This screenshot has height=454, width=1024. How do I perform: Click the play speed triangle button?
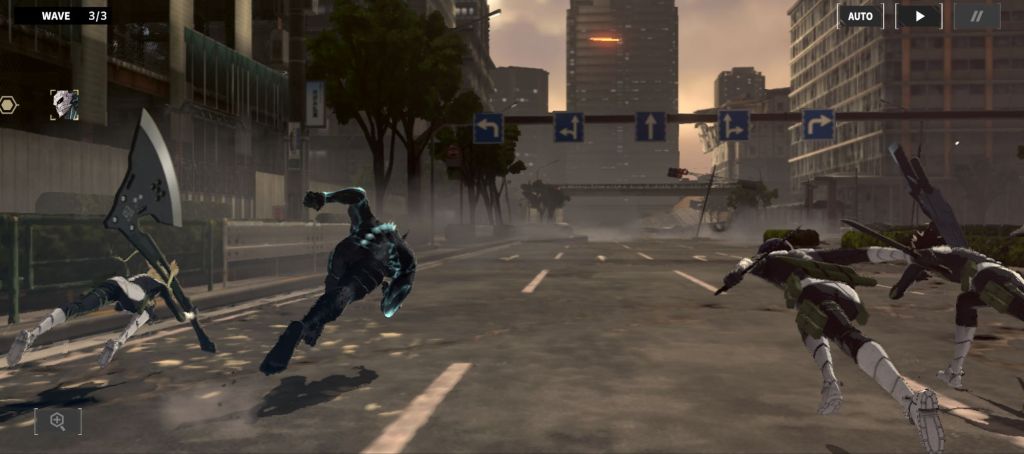click(918, 16)
